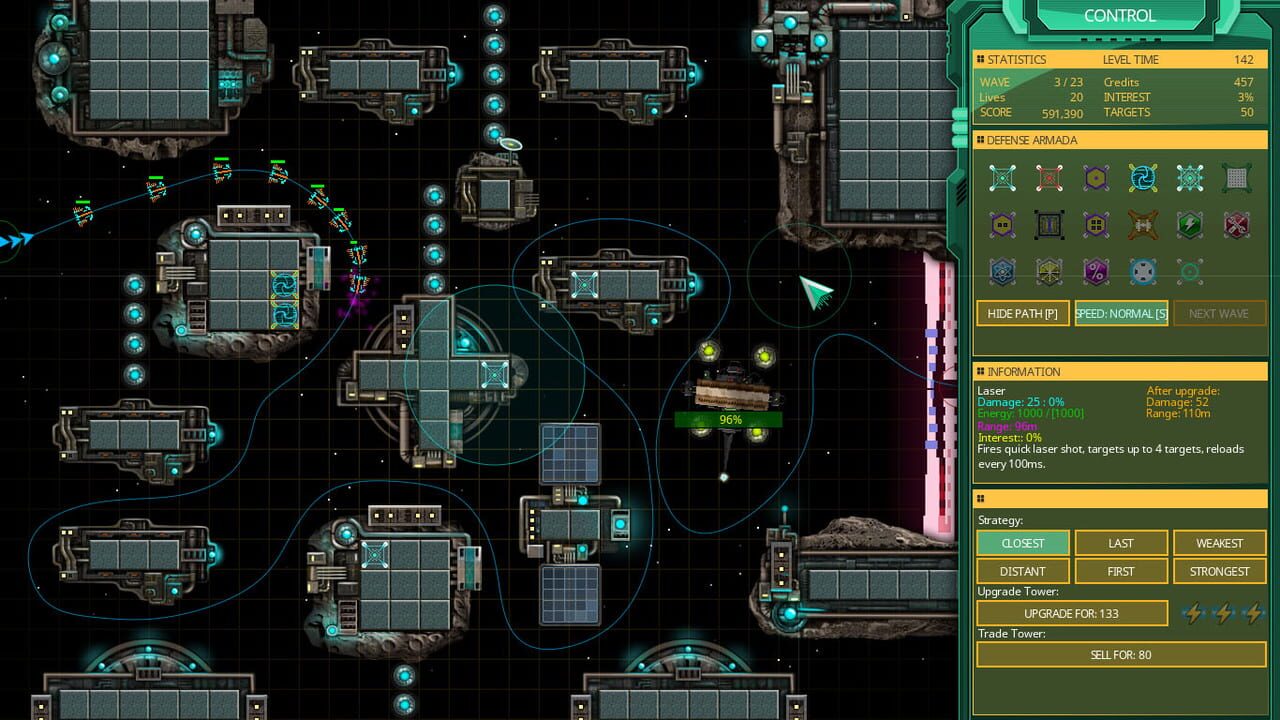1280x720 pixels.
Task: Click UPGRADE FOR: 133 button
Action: tap(1071, 613)
